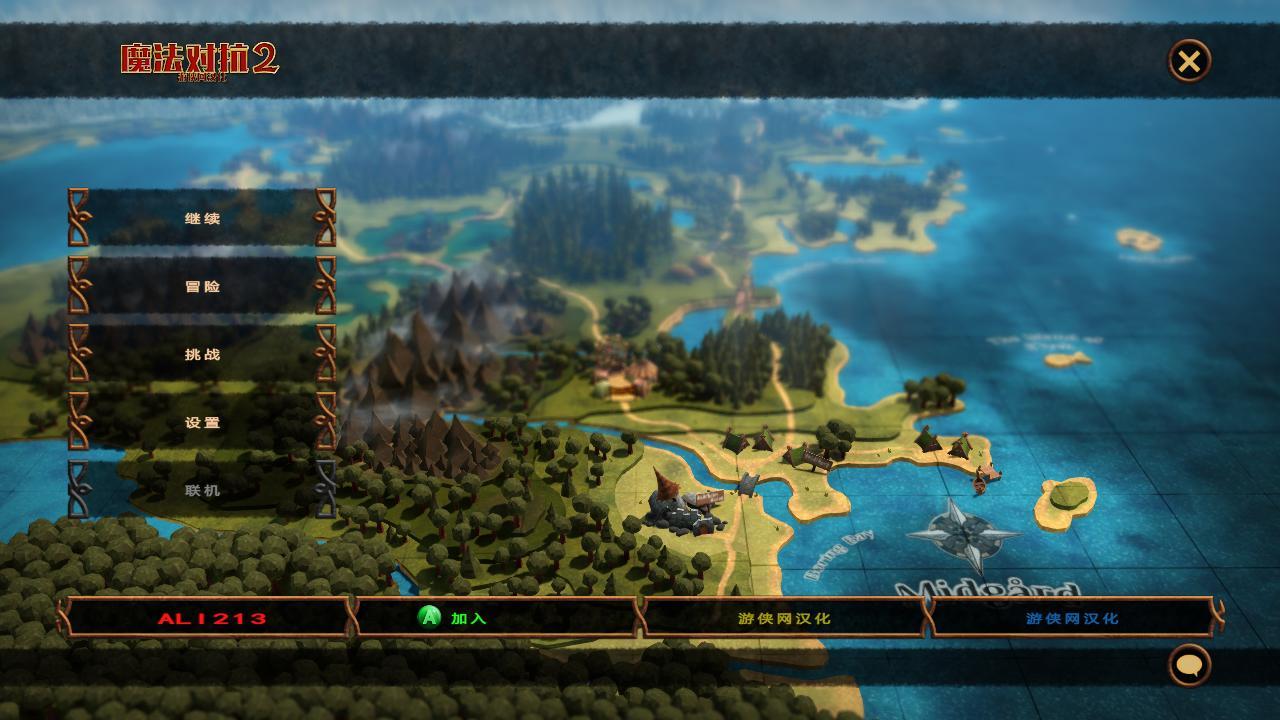Open the chat speech bubble icon
This screenshot has width=1280, height=720.
[x=1189, y=665]
